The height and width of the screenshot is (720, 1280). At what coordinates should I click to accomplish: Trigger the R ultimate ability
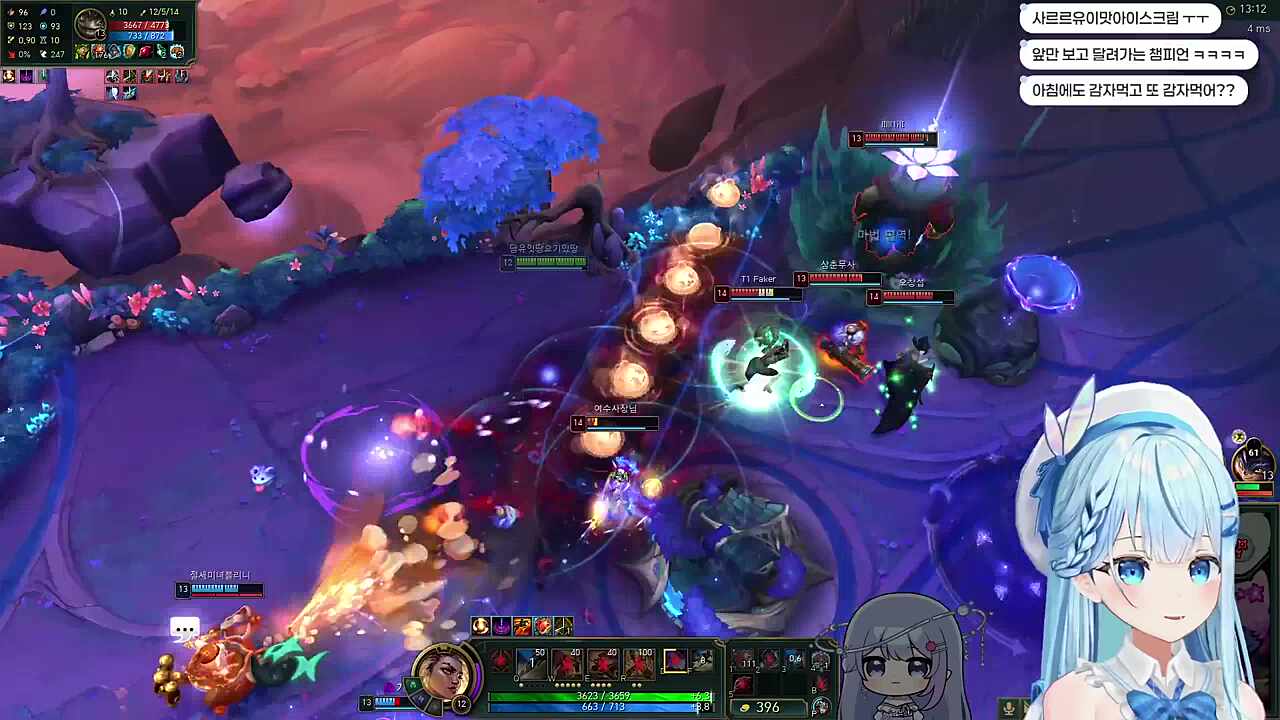point(640,662)
